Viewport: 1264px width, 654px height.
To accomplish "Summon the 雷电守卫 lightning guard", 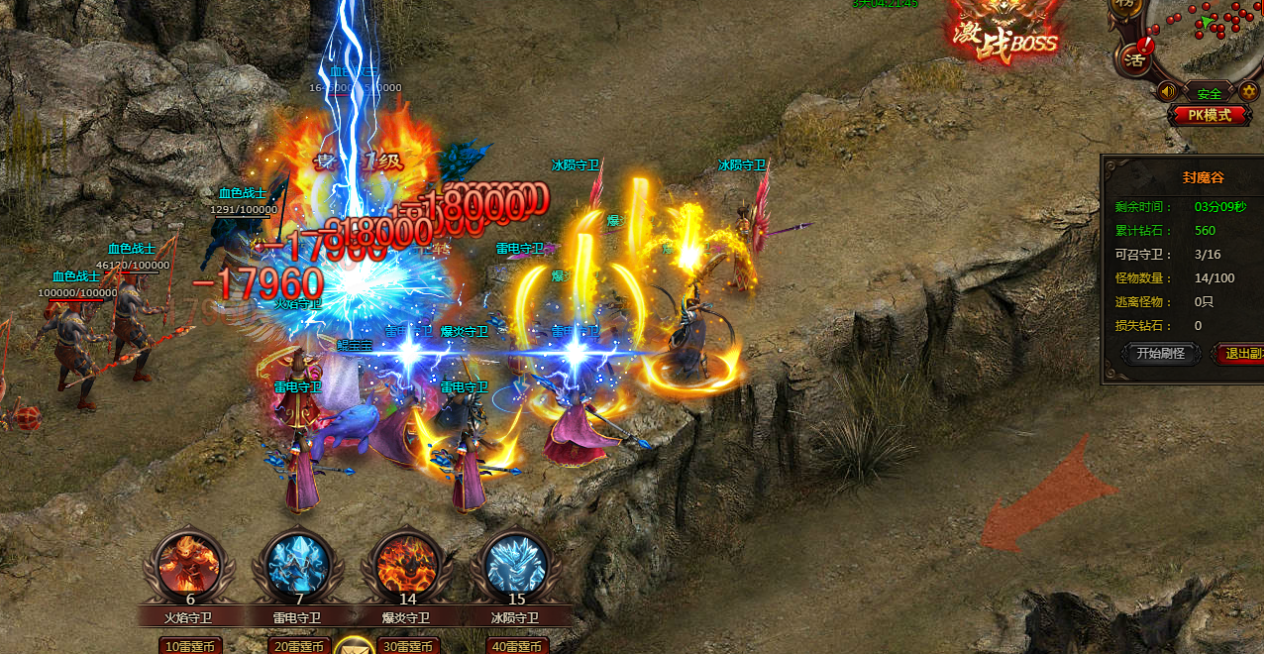I will click(x=297, y=563).
